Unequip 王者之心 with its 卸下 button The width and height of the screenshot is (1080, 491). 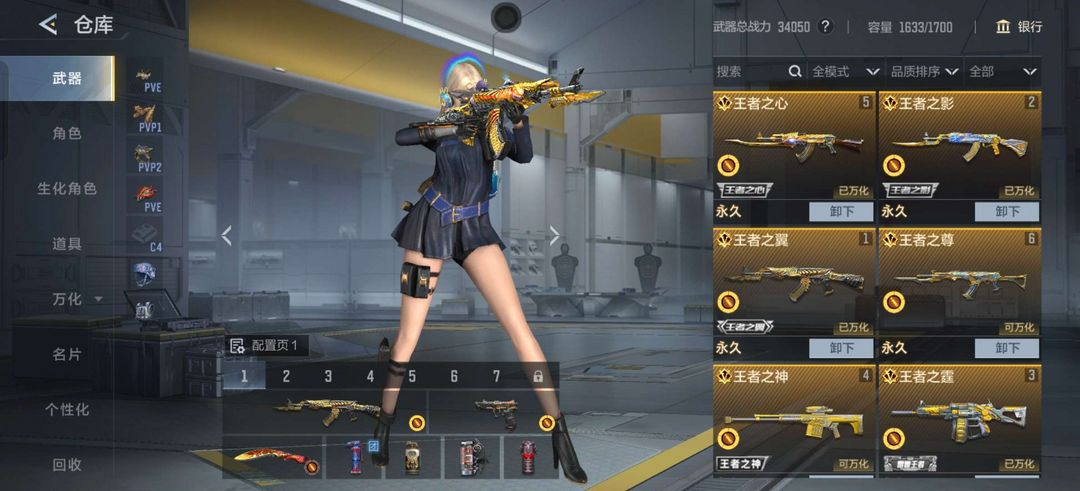[842, 212]
